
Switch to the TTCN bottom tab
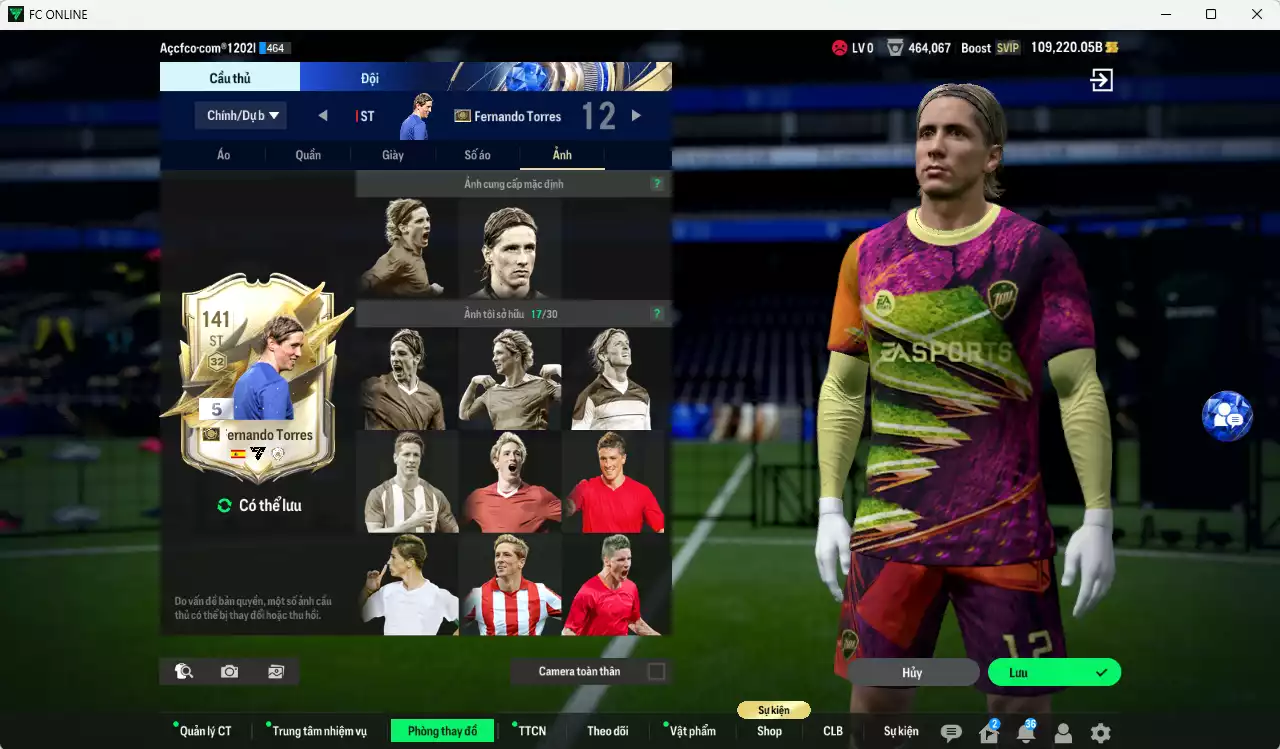pyautogui.click(x=531, y=731)
